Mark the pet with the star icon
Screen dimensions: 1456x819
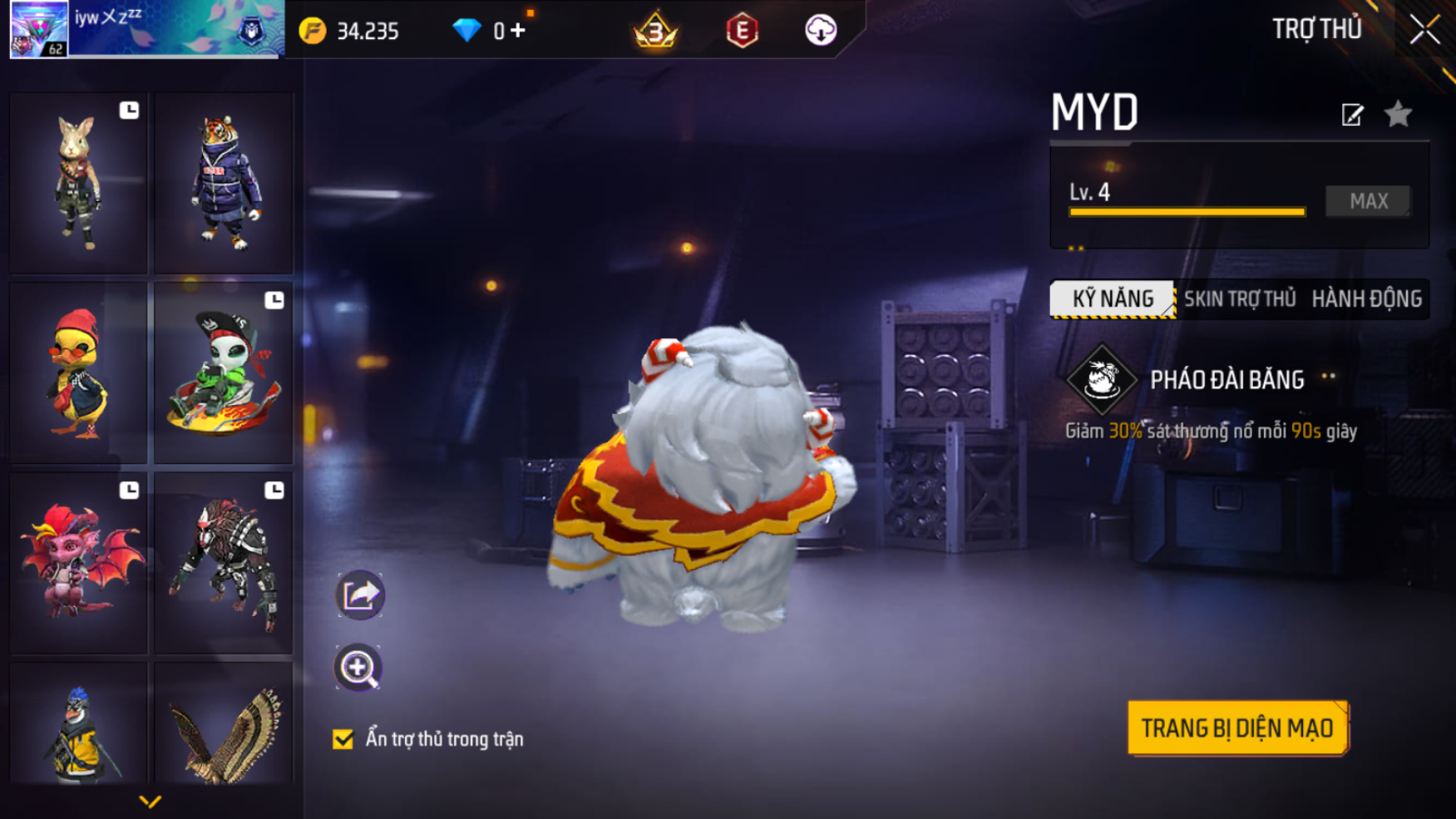1398,114
